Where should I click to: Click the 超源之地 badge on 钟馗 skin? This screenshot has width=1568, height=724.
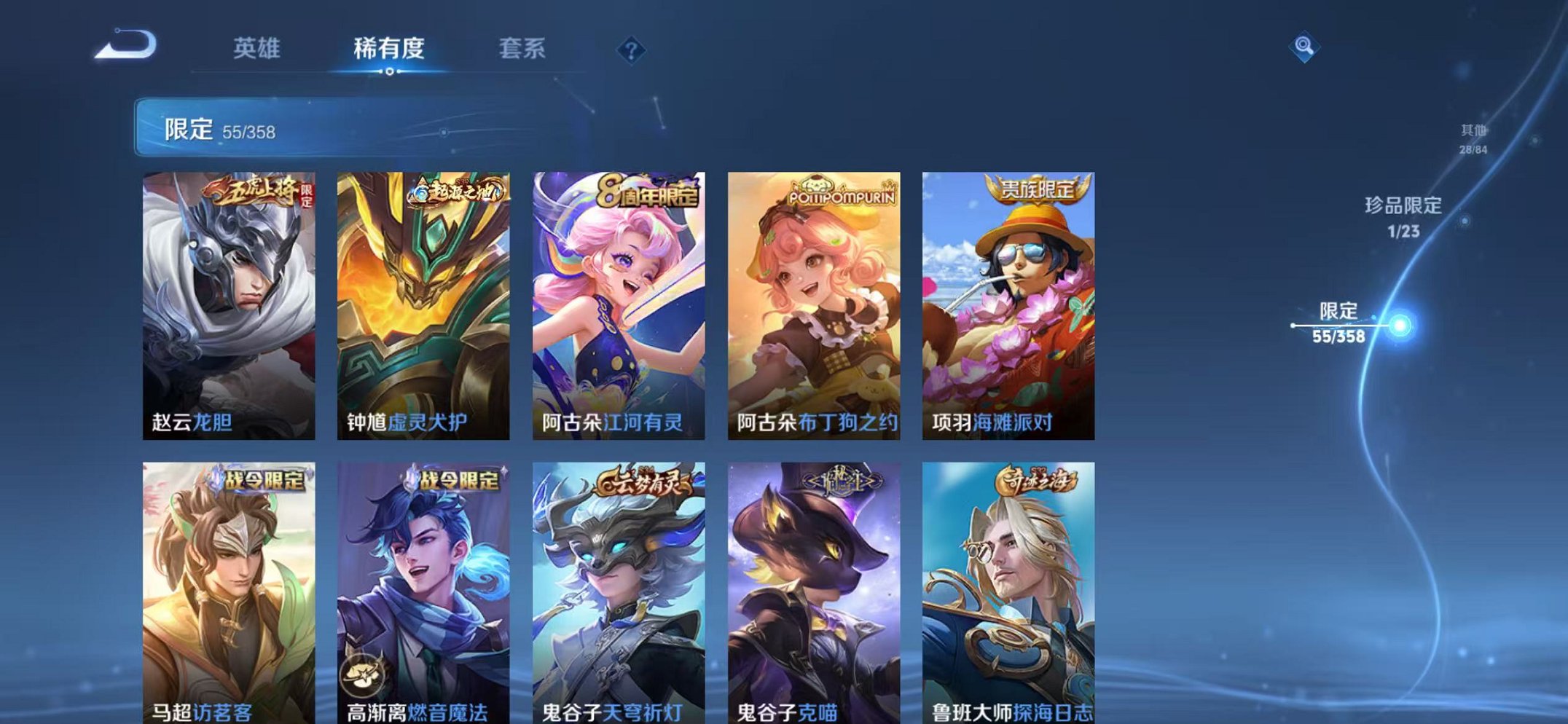[458, 191]
